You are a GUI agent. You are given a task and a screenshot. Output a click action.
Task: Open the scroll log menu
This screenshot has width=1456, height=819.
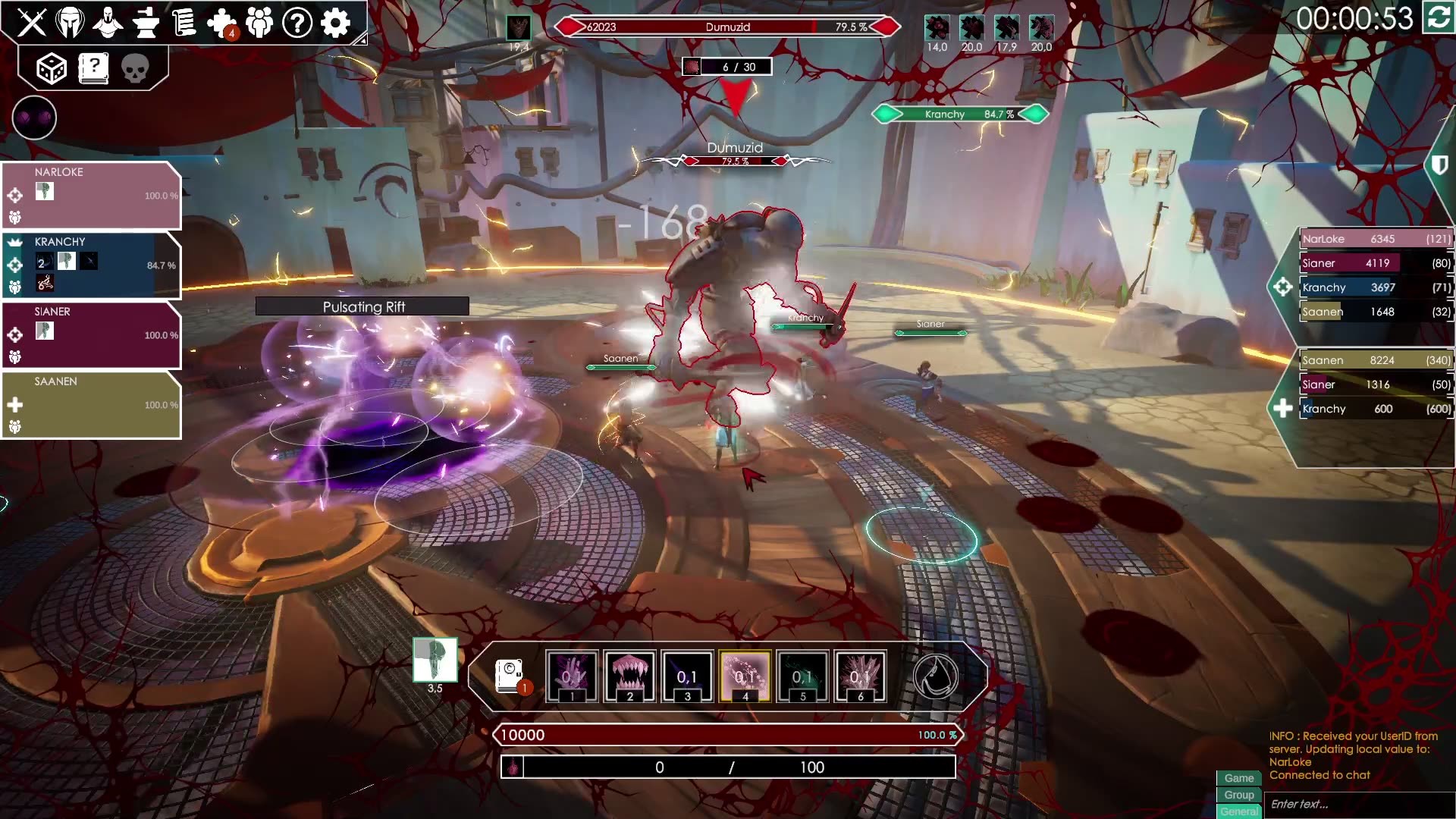click(184, 23)
